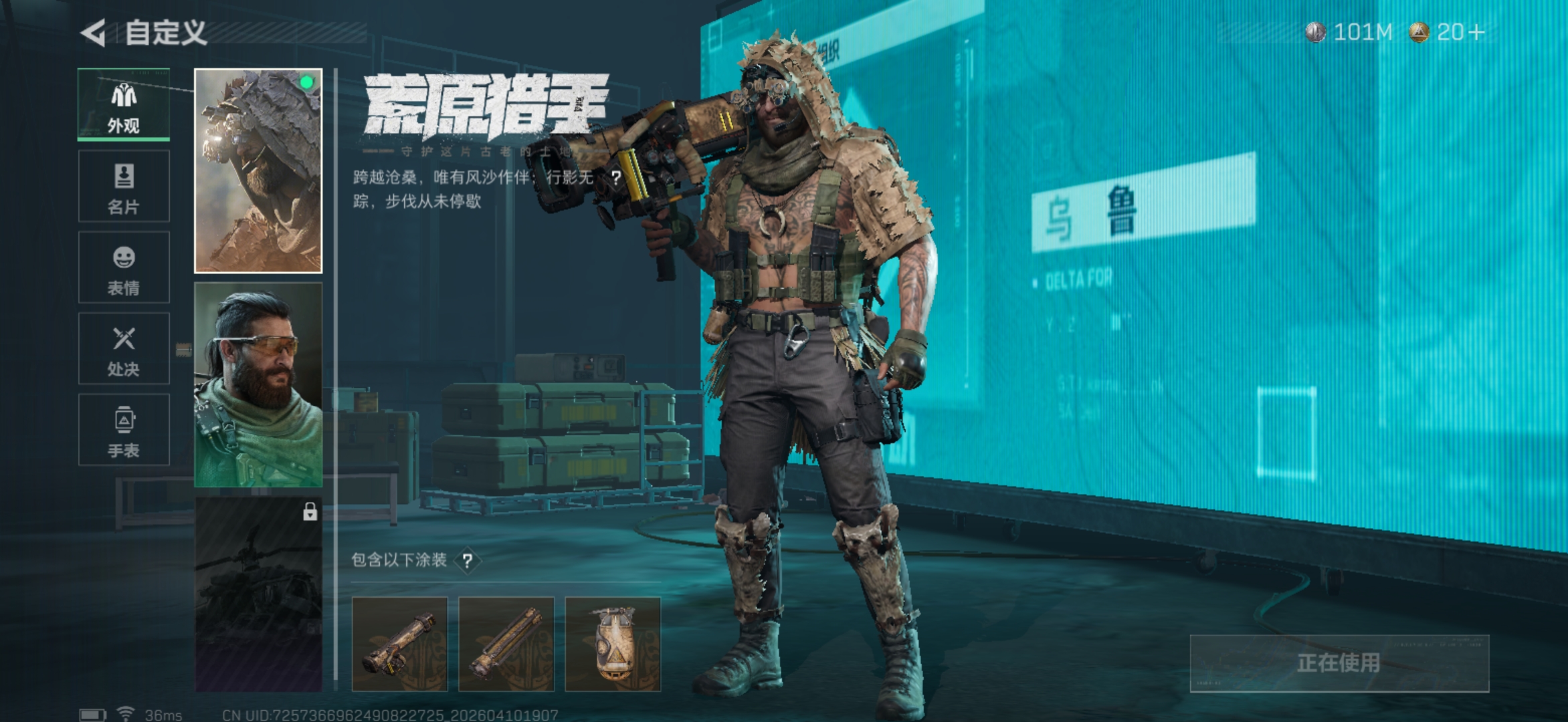Viewport: 1568px width, 722px height.
Task: View the rocket launcher paint thumbnail
Action: click(400, 644)
